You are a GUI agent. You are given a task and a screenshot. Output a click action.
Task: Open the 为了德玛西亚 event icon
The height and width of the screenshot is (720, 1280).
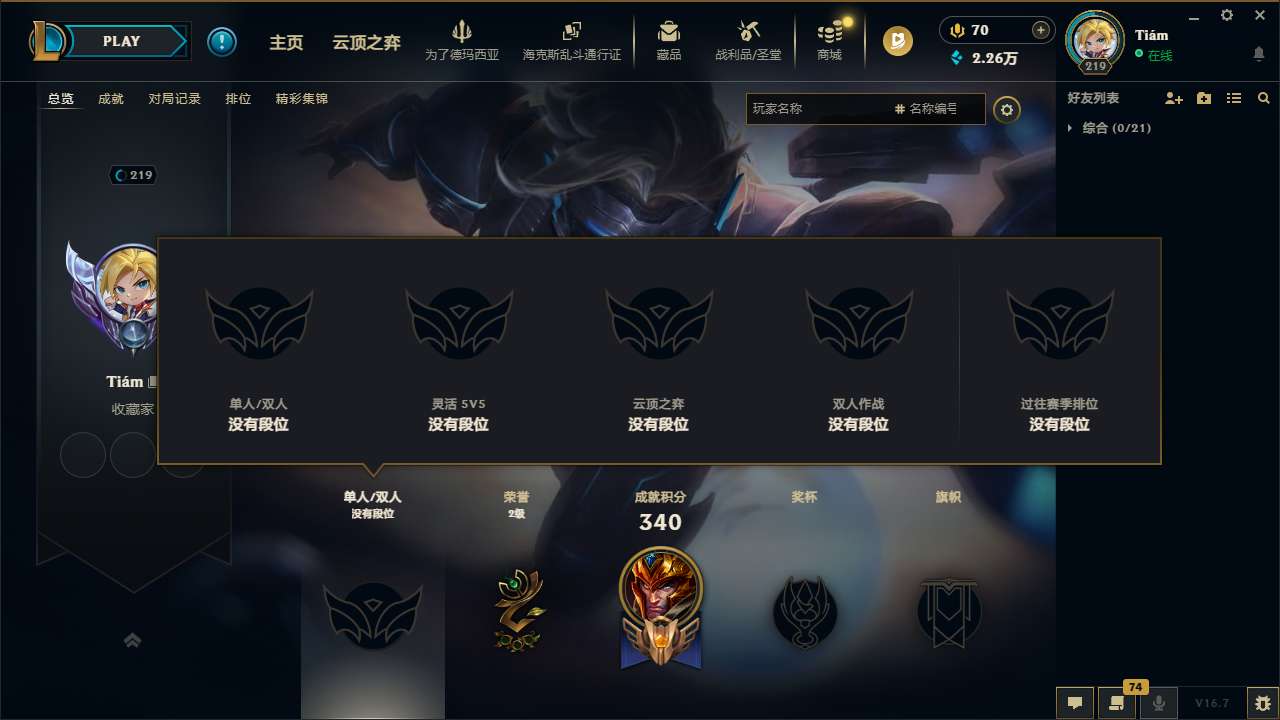point(462,40)
